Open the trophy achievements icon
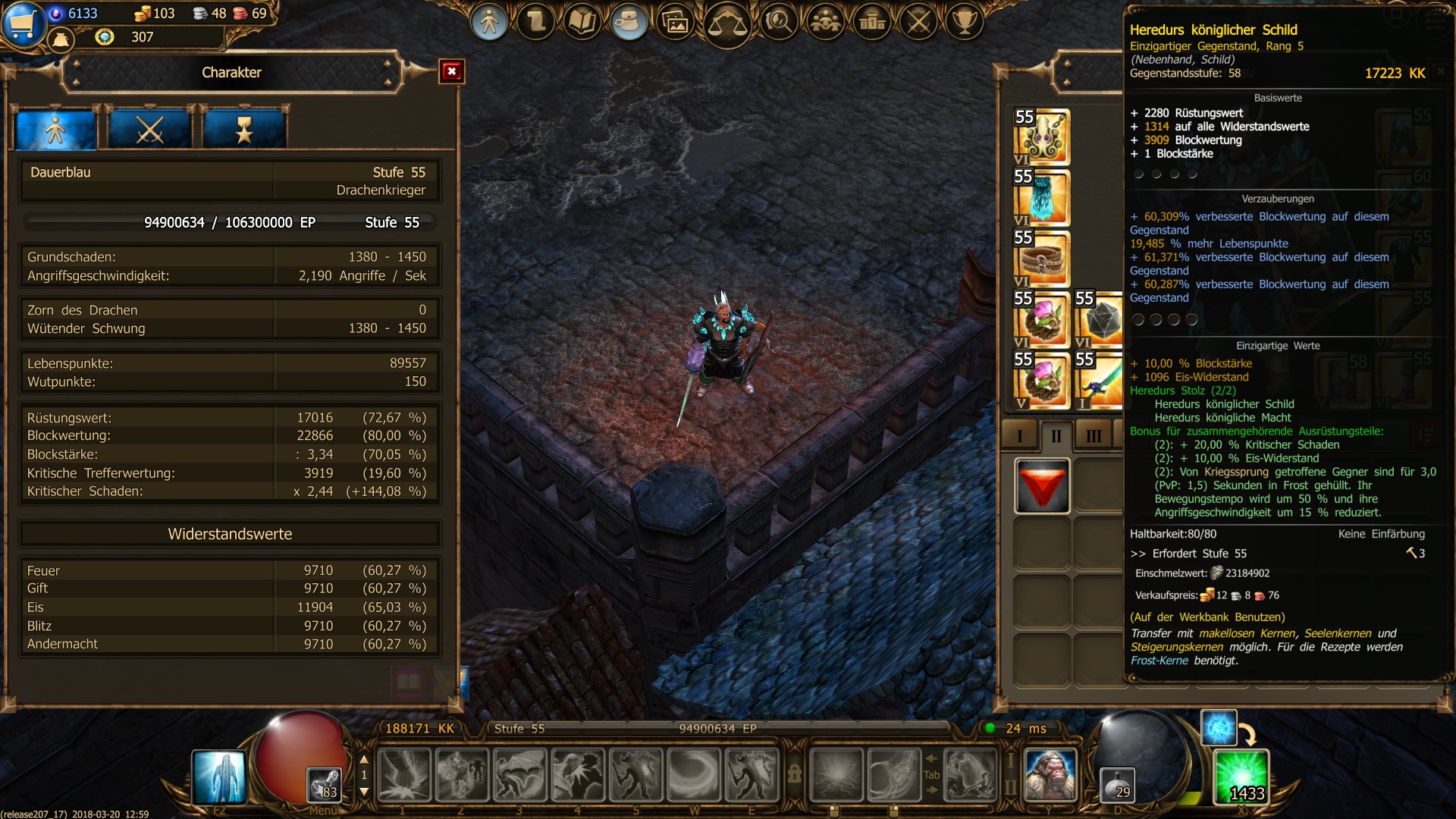This screenshot has height=819, width=1456. pyautogui.click(x=965, y=22)
